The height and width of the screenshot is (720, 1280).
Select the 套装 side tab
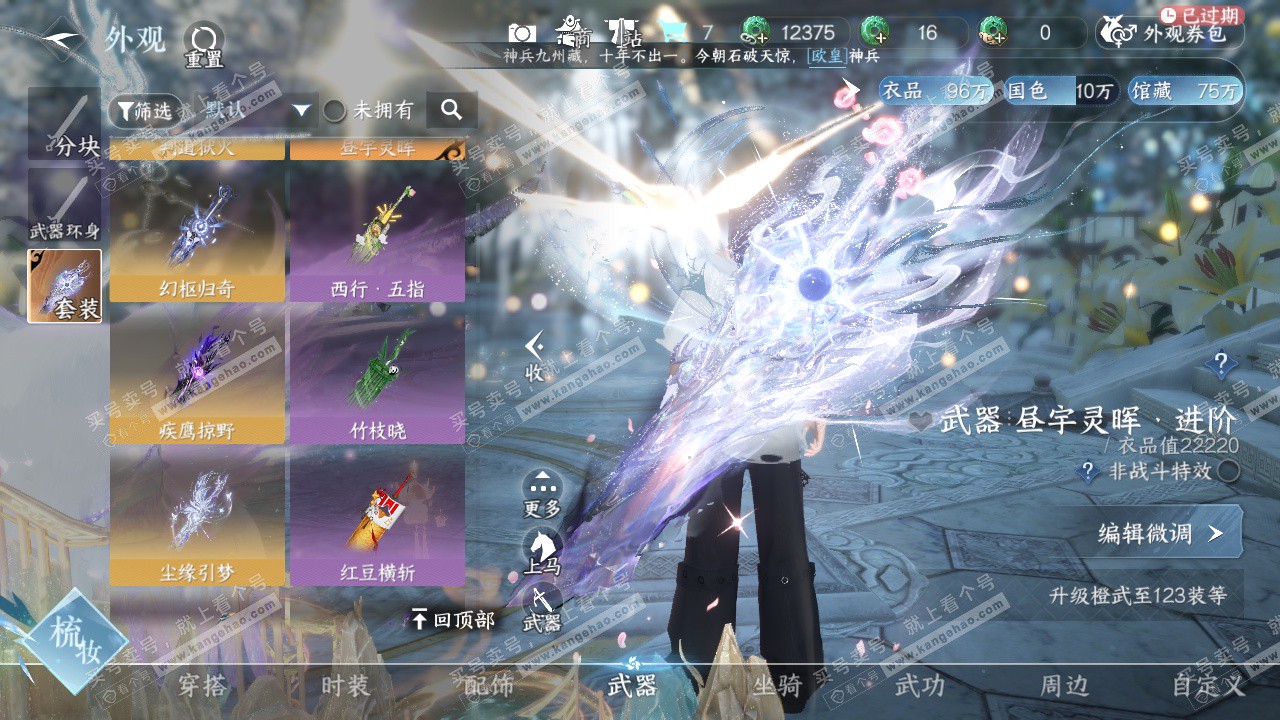(64, 286)
